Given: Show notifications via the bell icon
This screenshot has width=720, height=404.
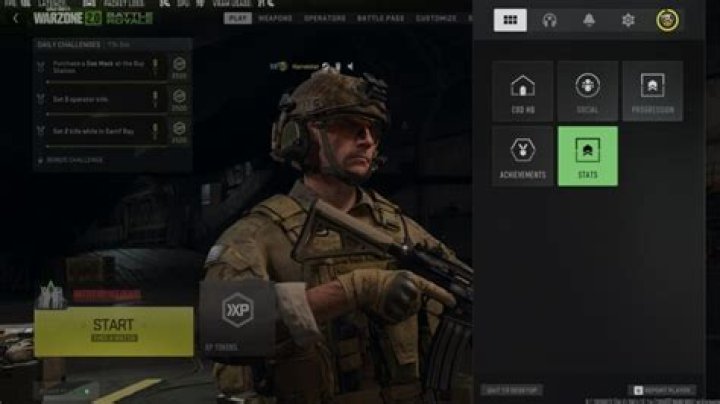Looking at the screenshot, I should [x=589, y=20].
